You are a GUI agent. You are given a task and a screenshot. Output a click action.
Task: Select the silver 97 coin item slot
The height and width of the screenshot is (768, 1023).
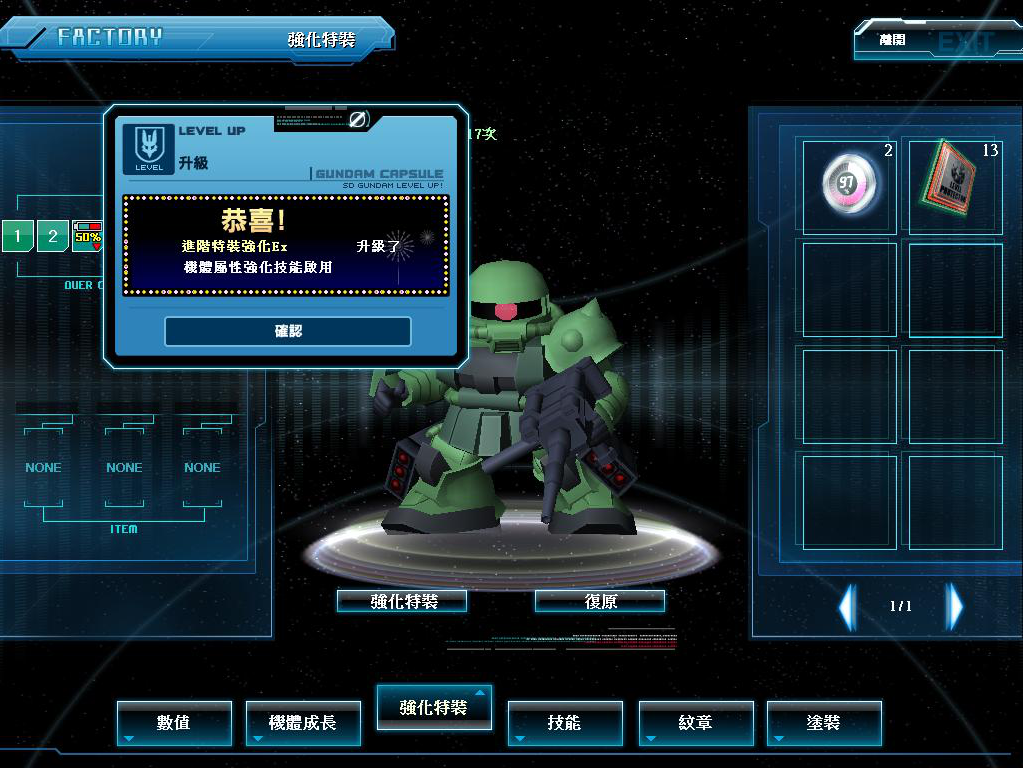[849, 186]
